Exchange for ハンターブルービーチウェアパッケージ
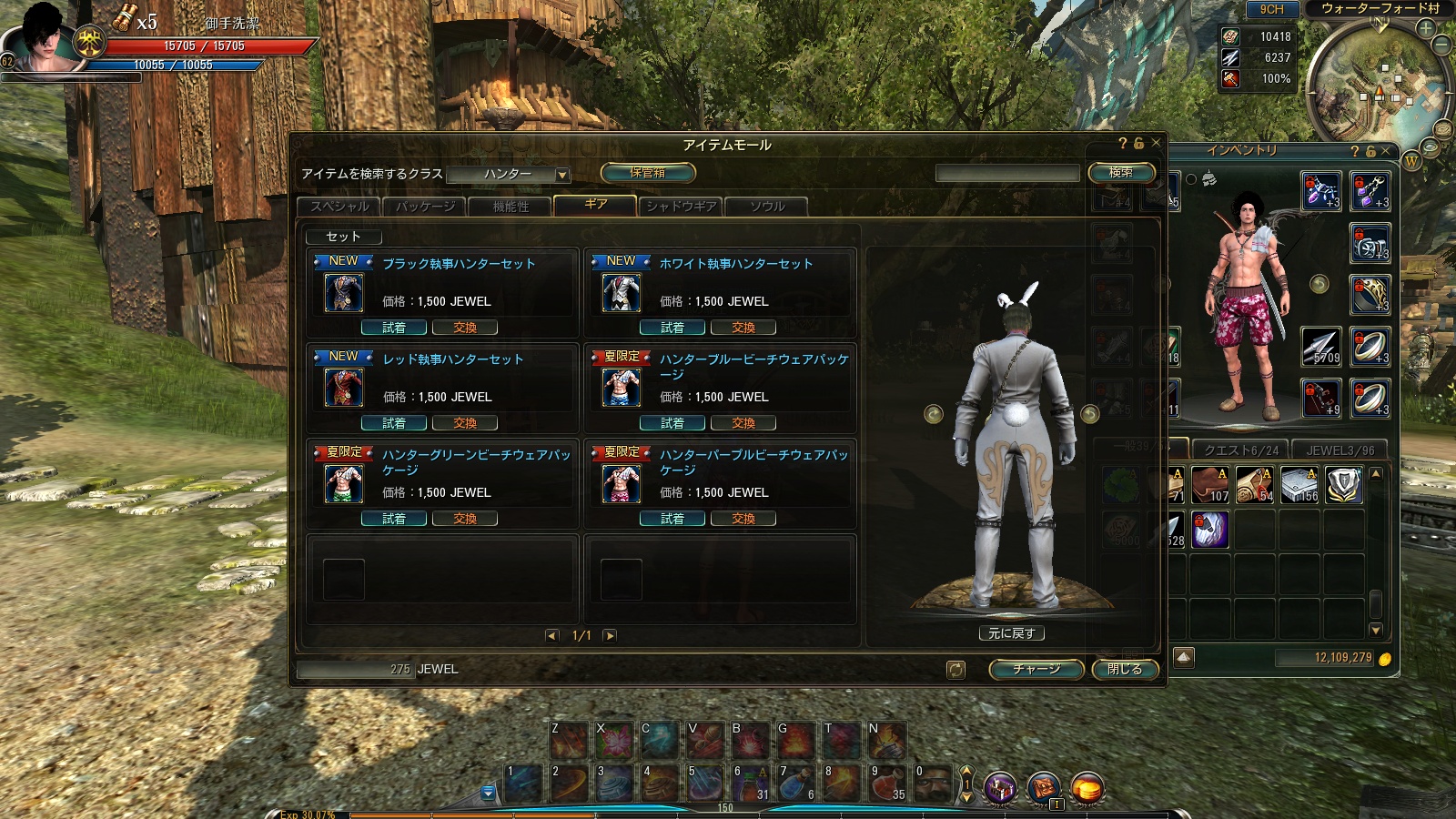The width and height of the screenshot is (1456, 819). click(x=743, y=423)
